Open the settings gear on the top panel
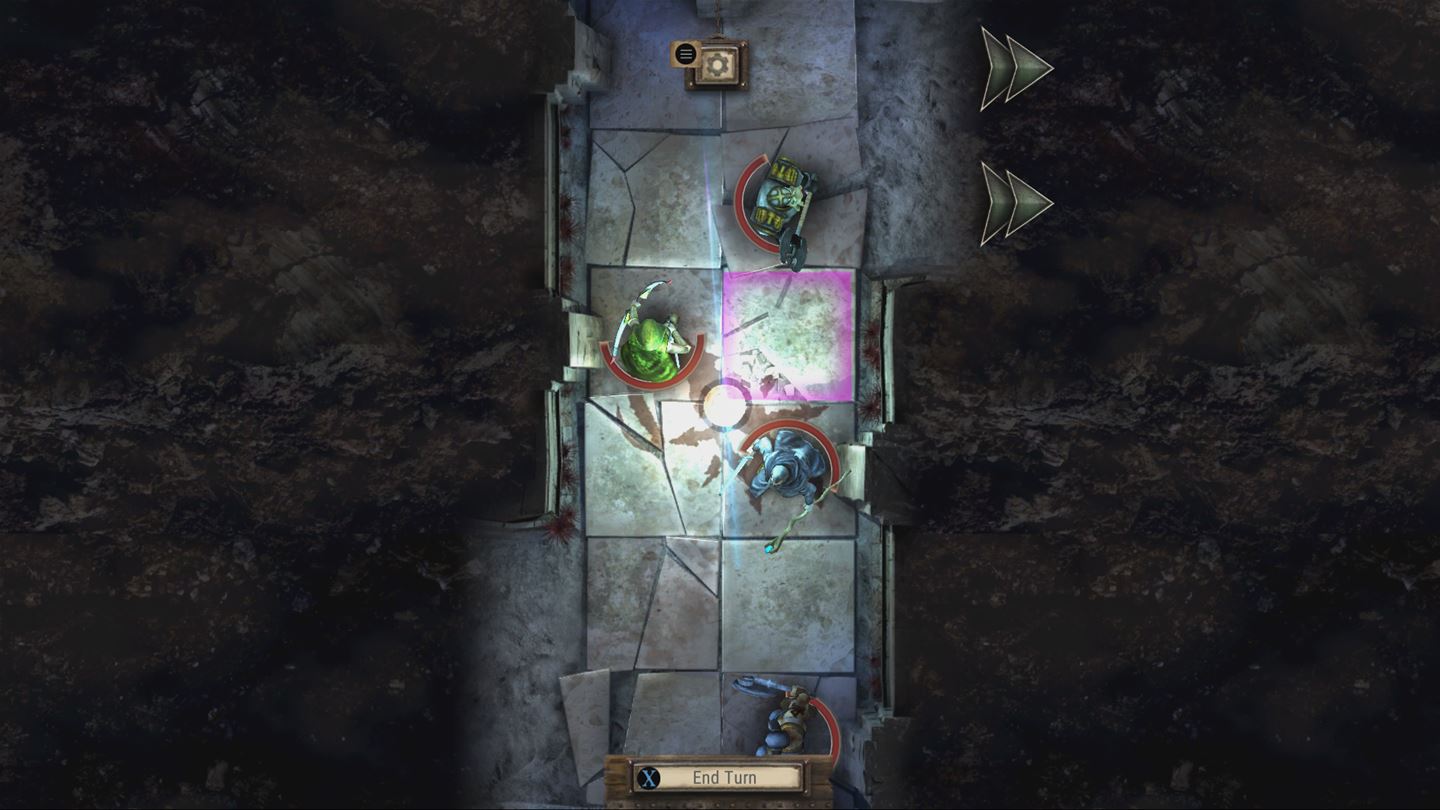Screen dimensions: 1440x810 718,64
